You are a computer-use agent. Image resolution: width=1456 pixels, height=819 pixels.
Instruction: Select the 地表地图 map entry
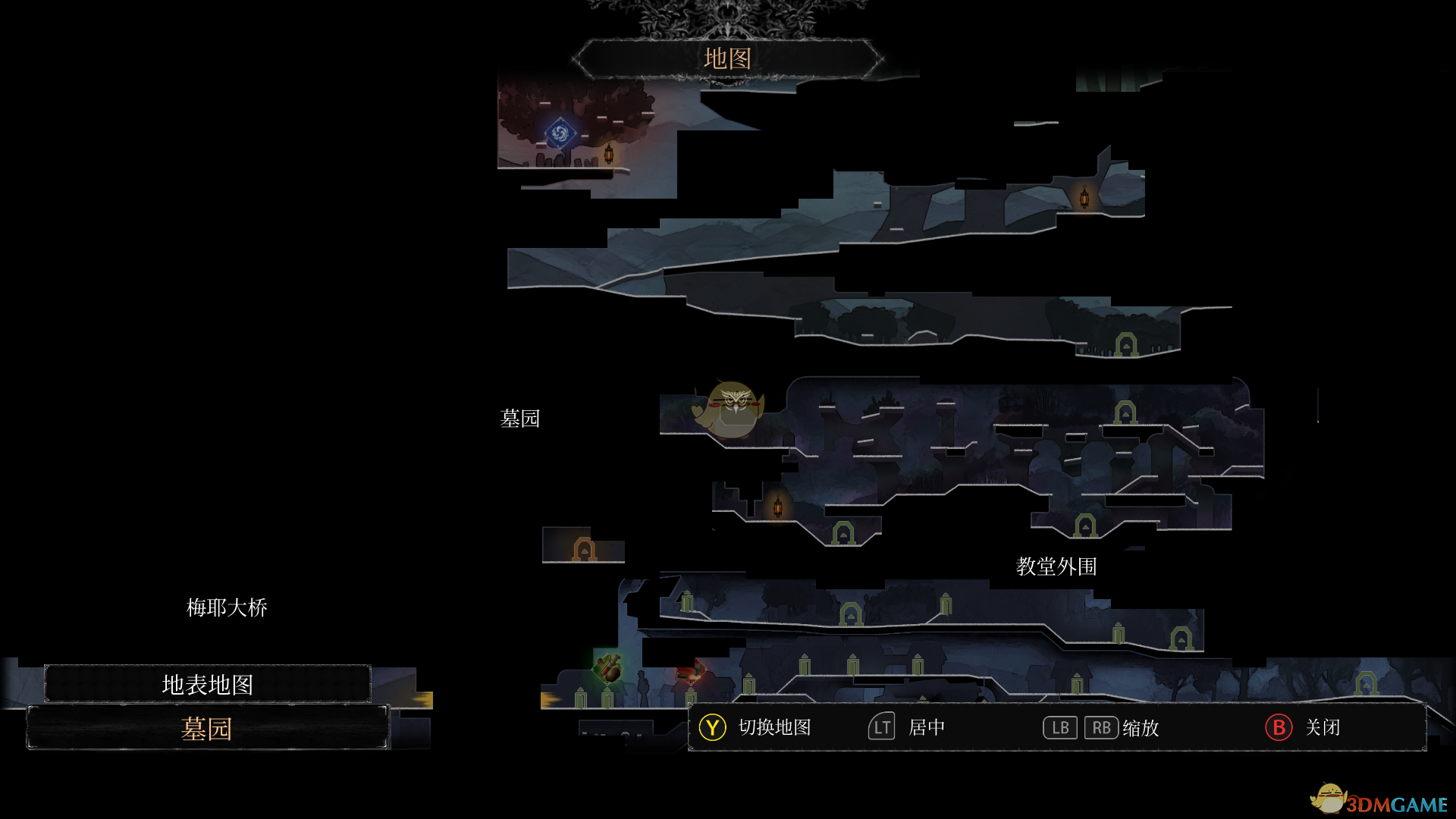[x=207, y=684]
